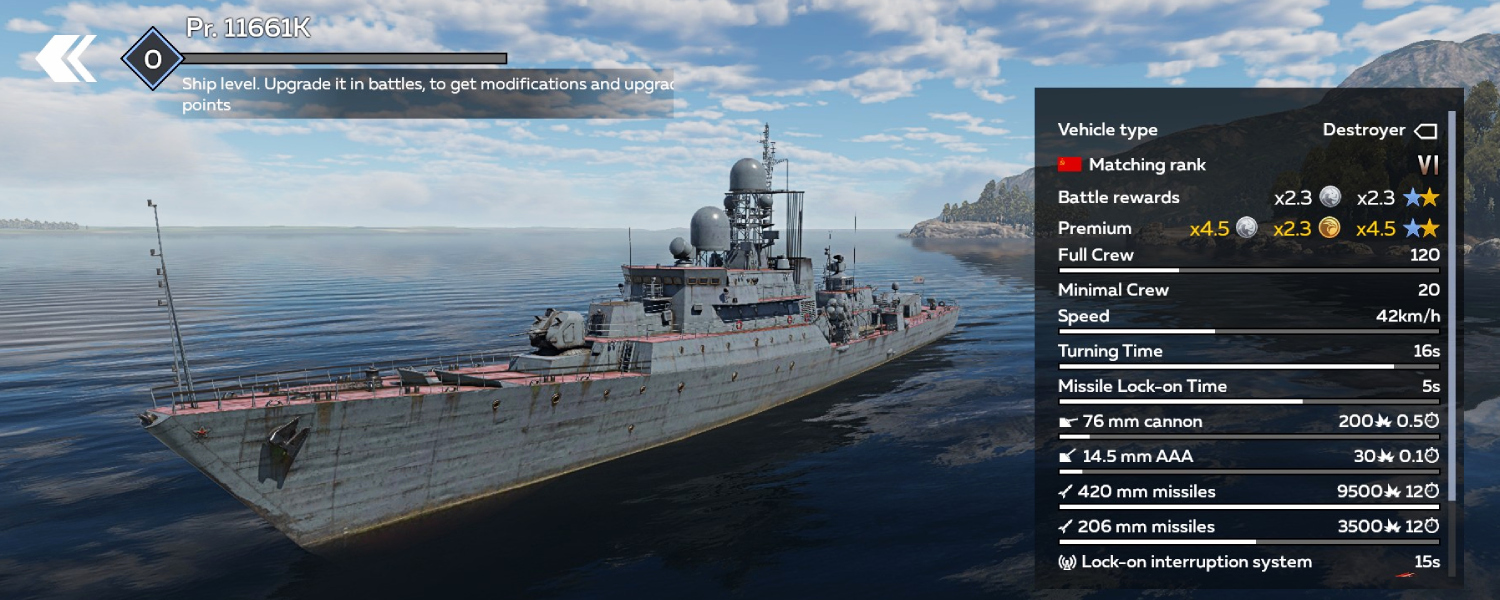Viewport: 1500px width, 600px height.
Task: Go back using the double-chevron arrow
Action: (x=66, y=59)
